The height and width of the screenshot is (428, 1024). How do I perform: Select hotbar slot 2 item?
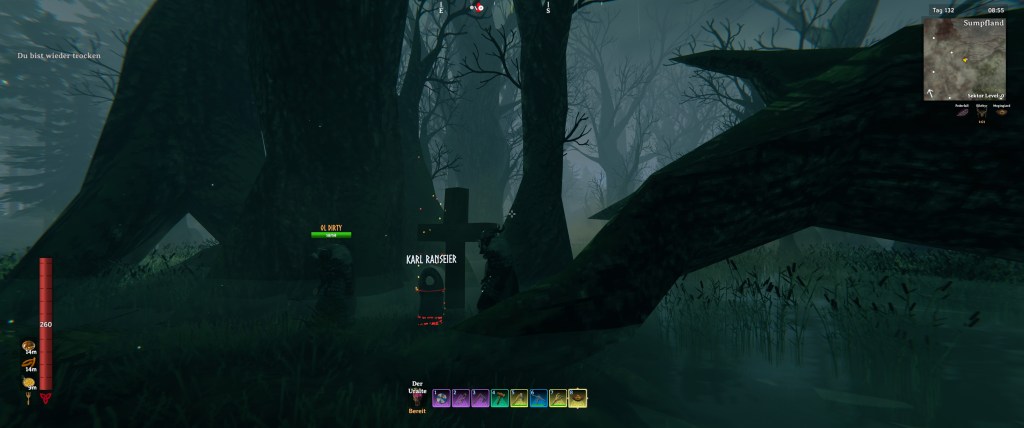click(461, 398)
